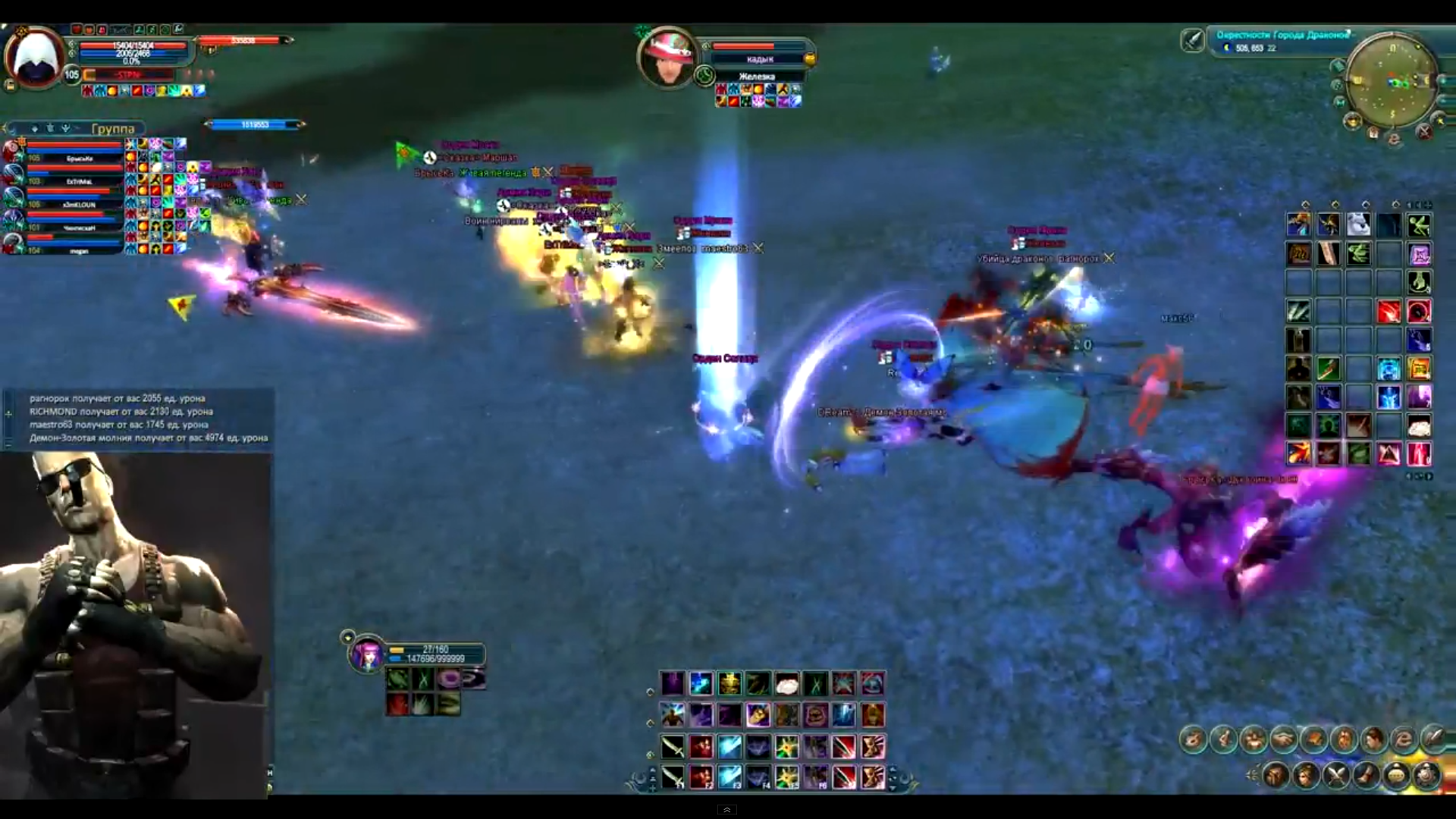
Task: Use the white wolf icon in the side panel
Action: coord(1358,224)
